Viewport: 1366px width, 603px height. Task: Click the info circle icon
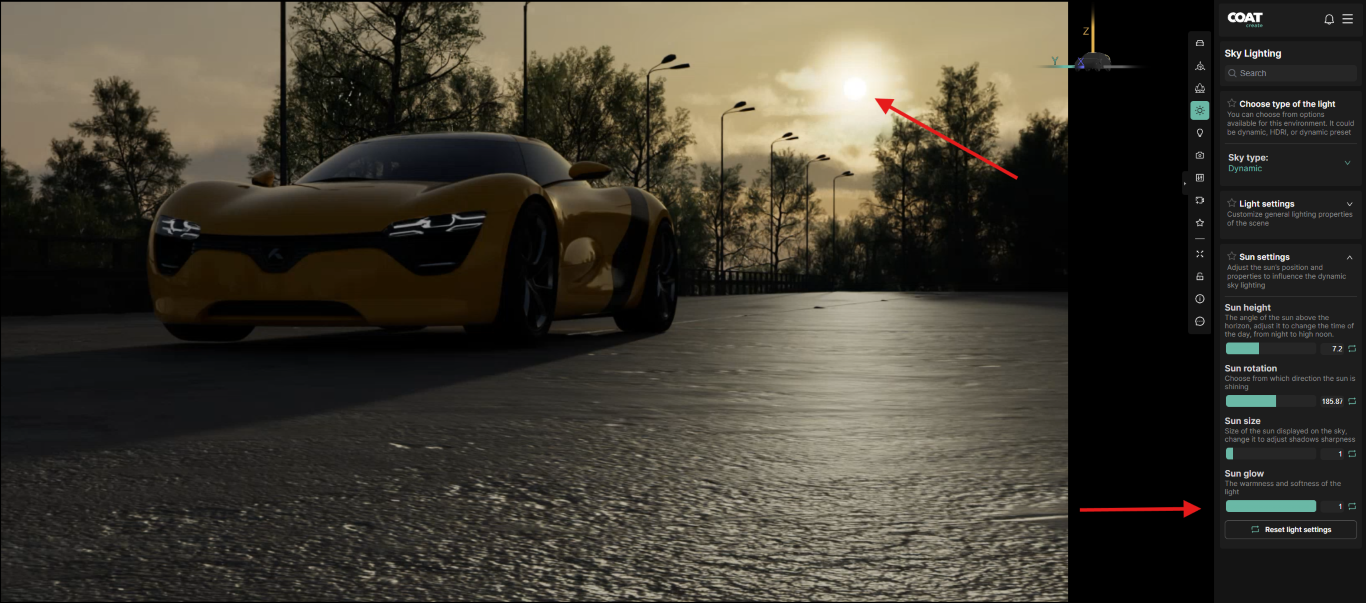click(x=1200, y=299)
